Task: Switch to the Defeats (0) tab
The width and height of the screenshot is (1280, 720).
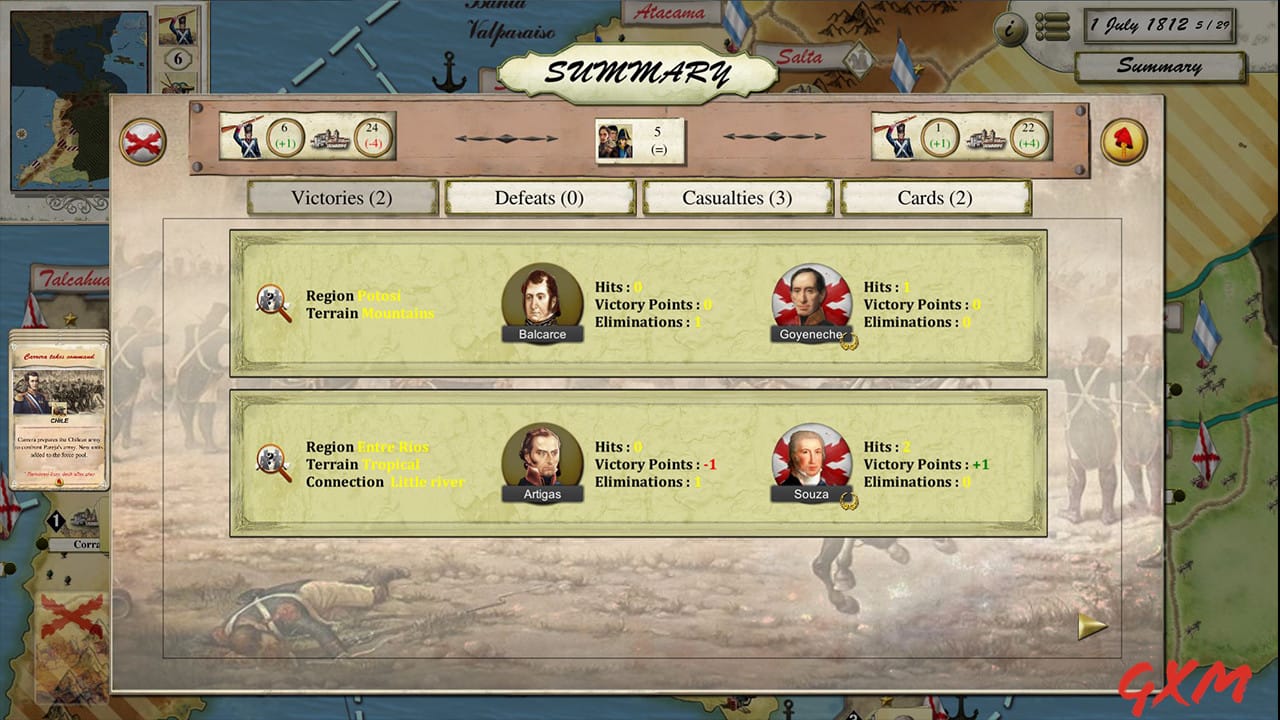Action: (x=539, y=197)
